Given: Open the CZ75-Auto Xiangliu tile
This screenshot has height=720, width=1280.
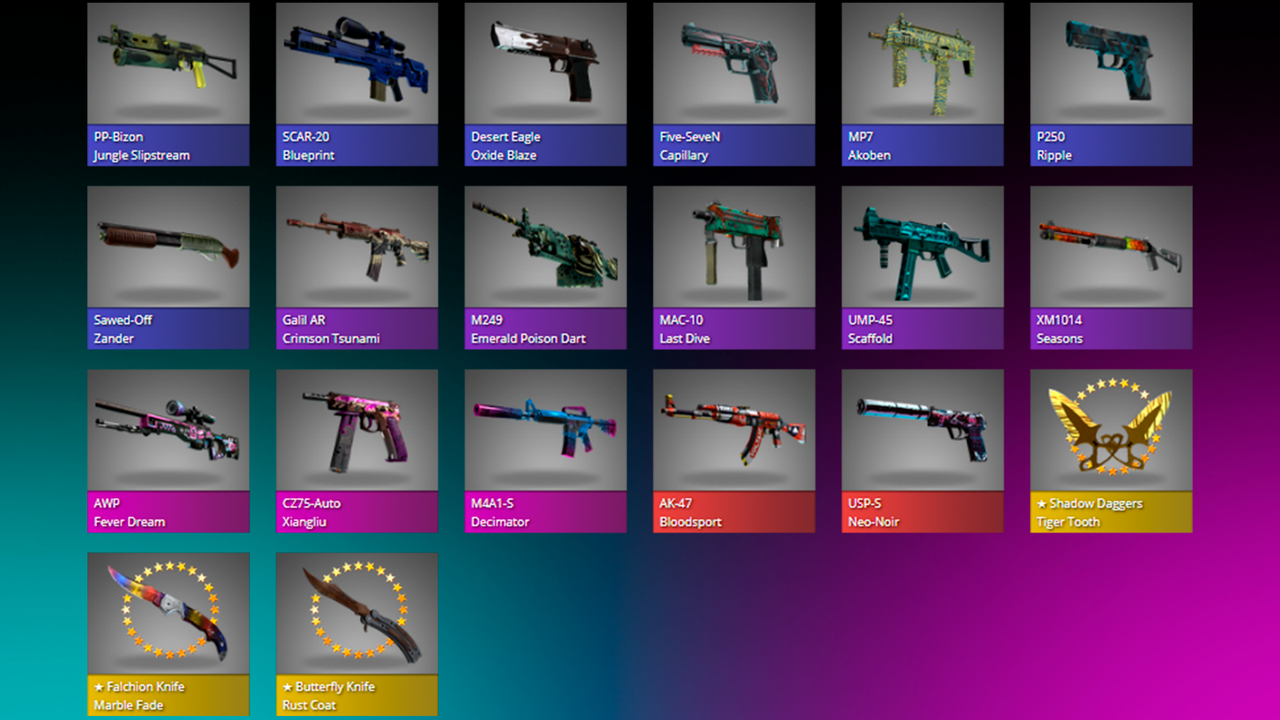Looking at the screenshot, I should point(357,450).
